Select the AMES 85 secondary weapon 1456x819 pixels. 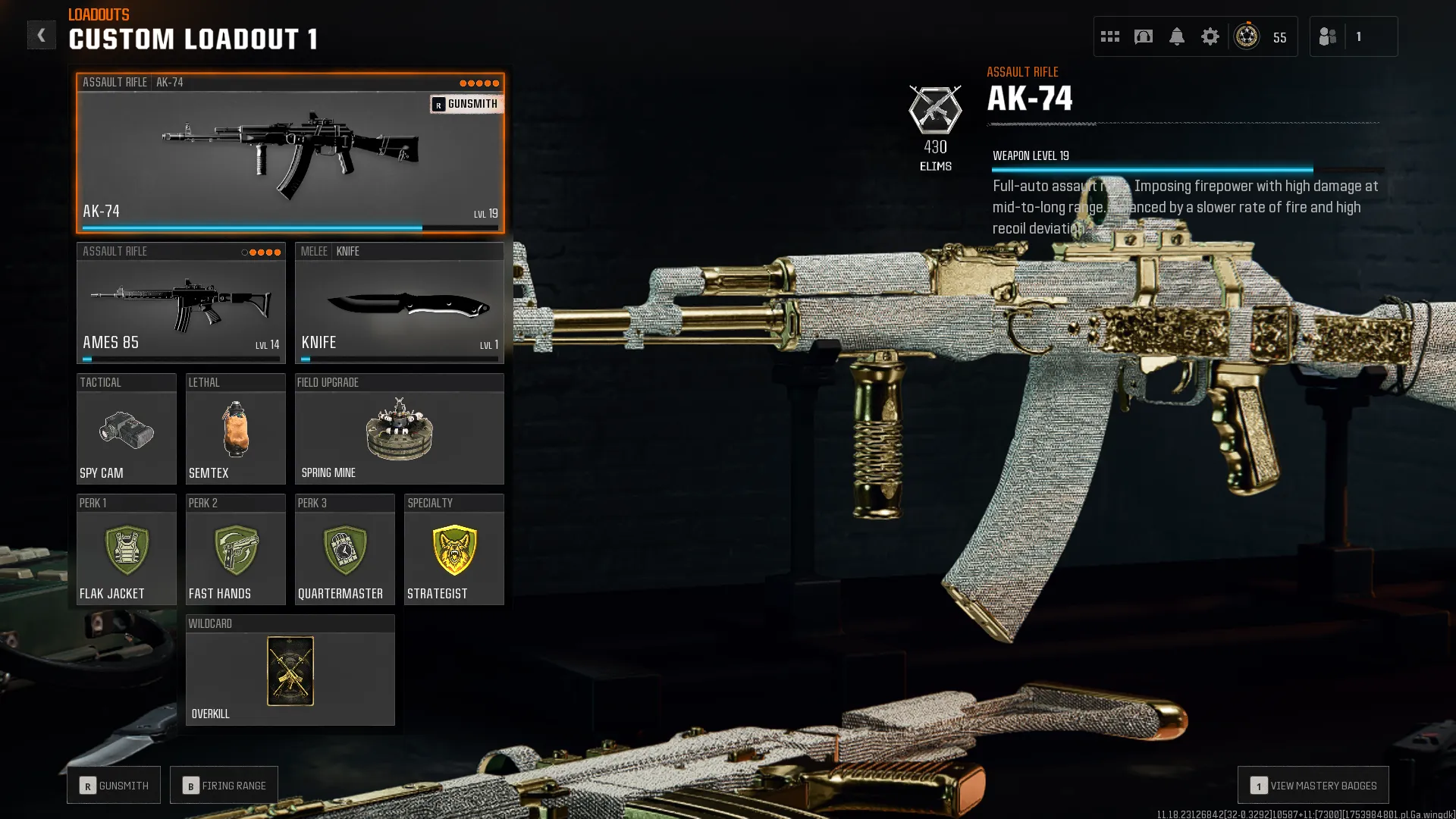pyautogui.click(x=180, y=303)
